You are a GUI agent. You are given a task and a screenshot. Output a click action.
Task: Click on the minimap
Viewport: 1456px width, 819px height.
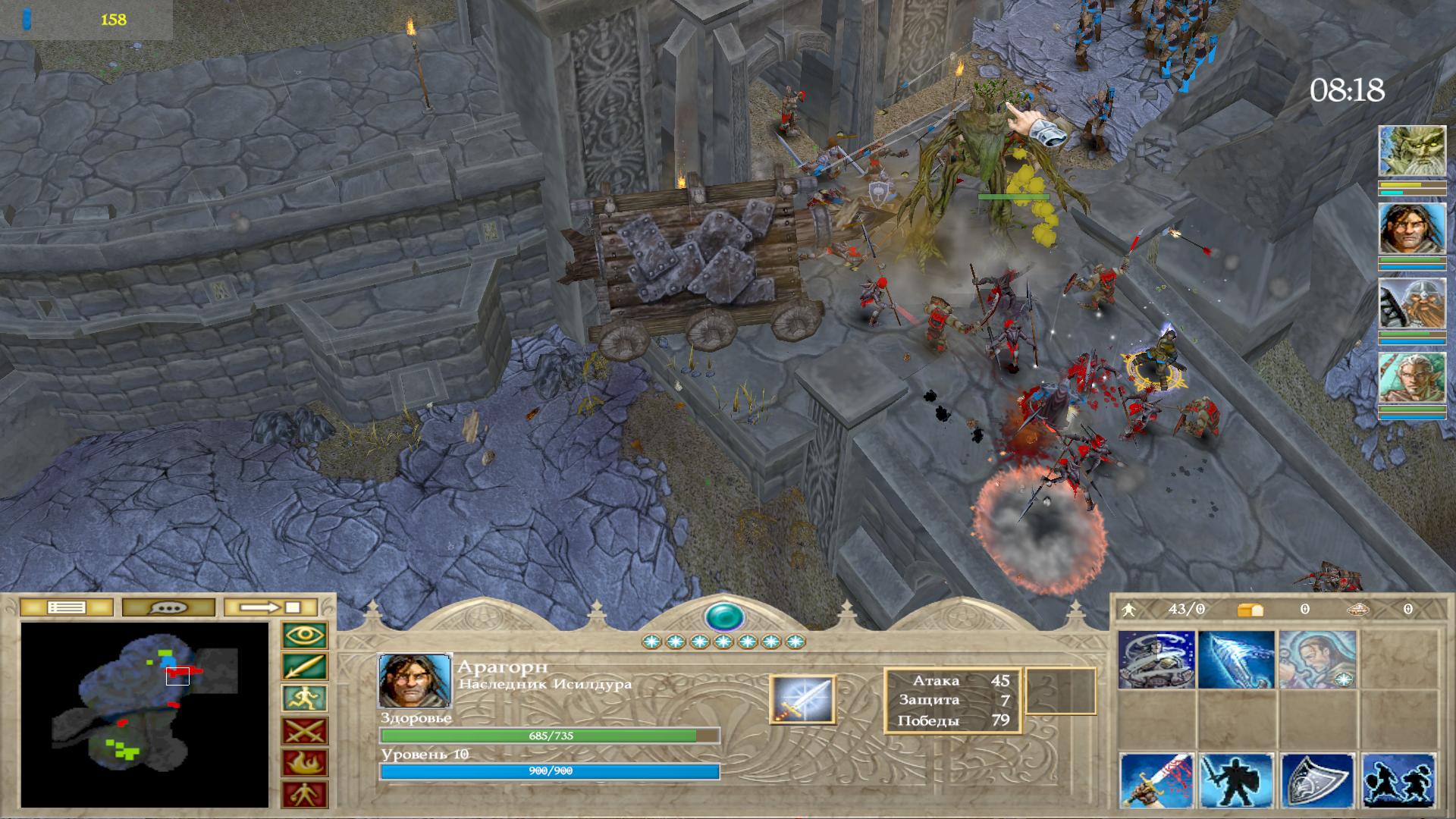click(144, 714)
